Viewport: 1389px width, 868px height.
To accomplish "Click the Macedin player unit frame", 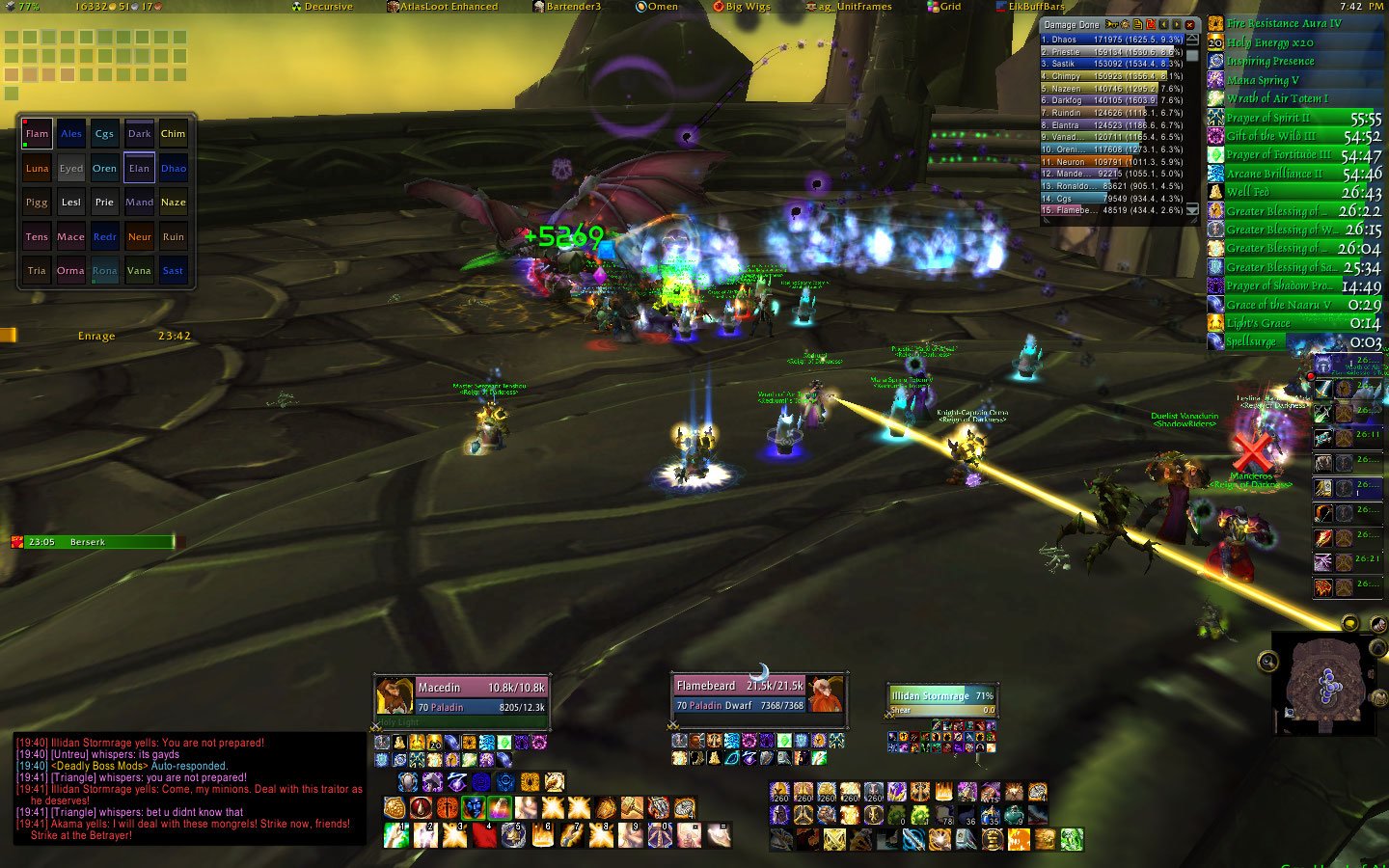I will coord(462,696).
